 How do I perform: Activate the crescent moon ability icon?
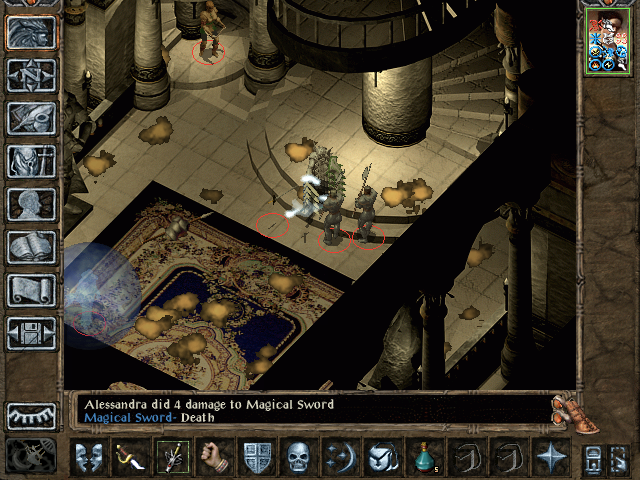341,458
